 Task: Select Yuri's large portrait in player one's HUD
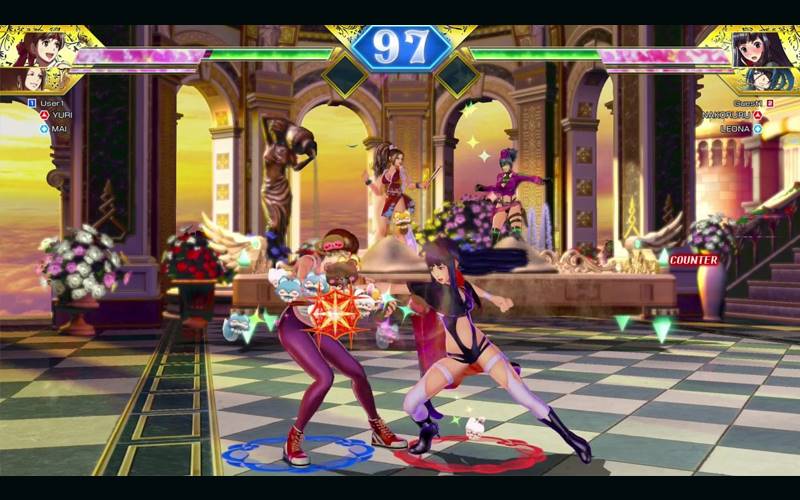[44, 47]
